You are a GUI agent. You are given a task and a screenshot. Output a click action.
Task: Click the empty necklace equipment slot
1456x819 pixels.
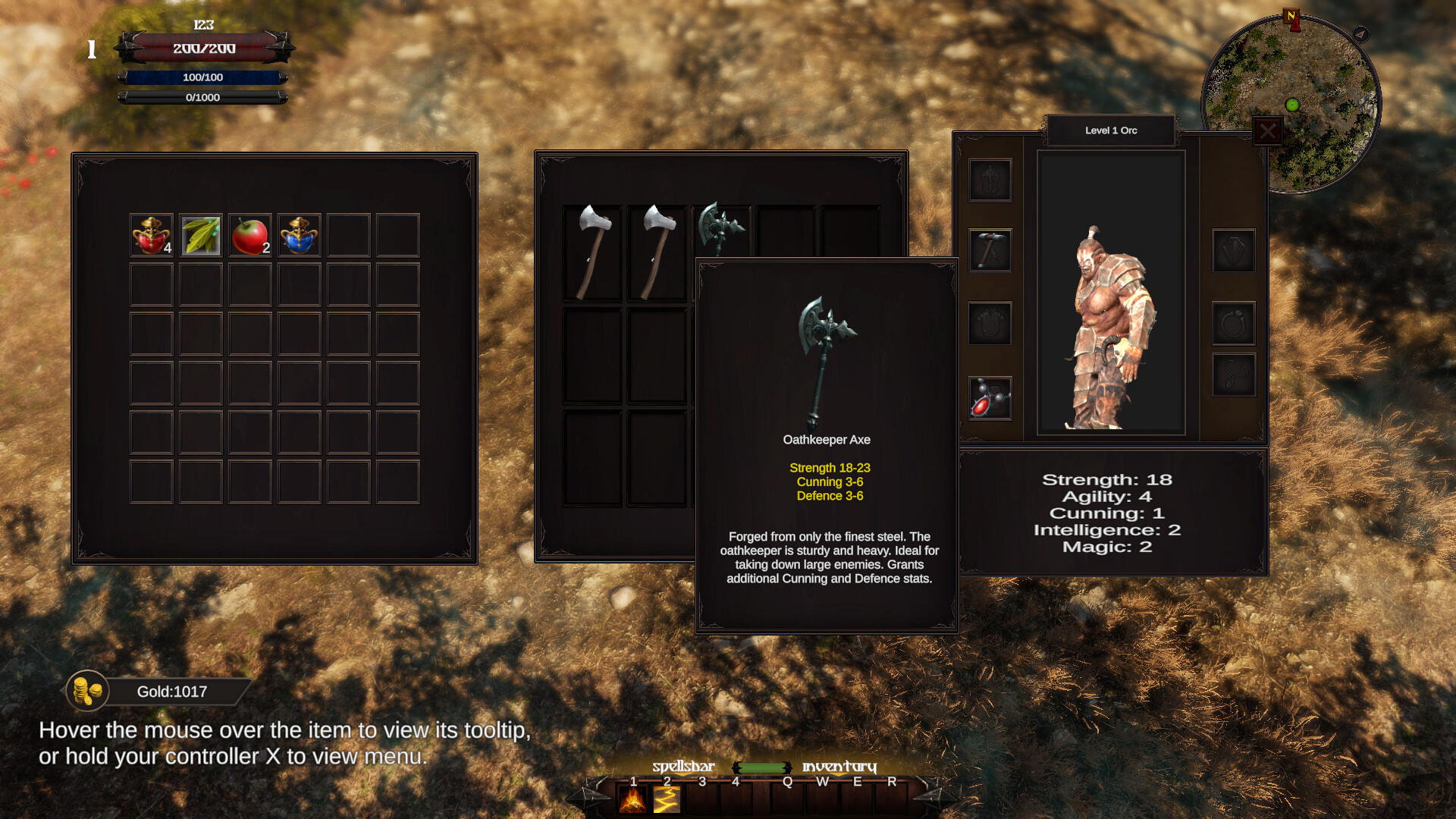click(x=1233, y=375)
